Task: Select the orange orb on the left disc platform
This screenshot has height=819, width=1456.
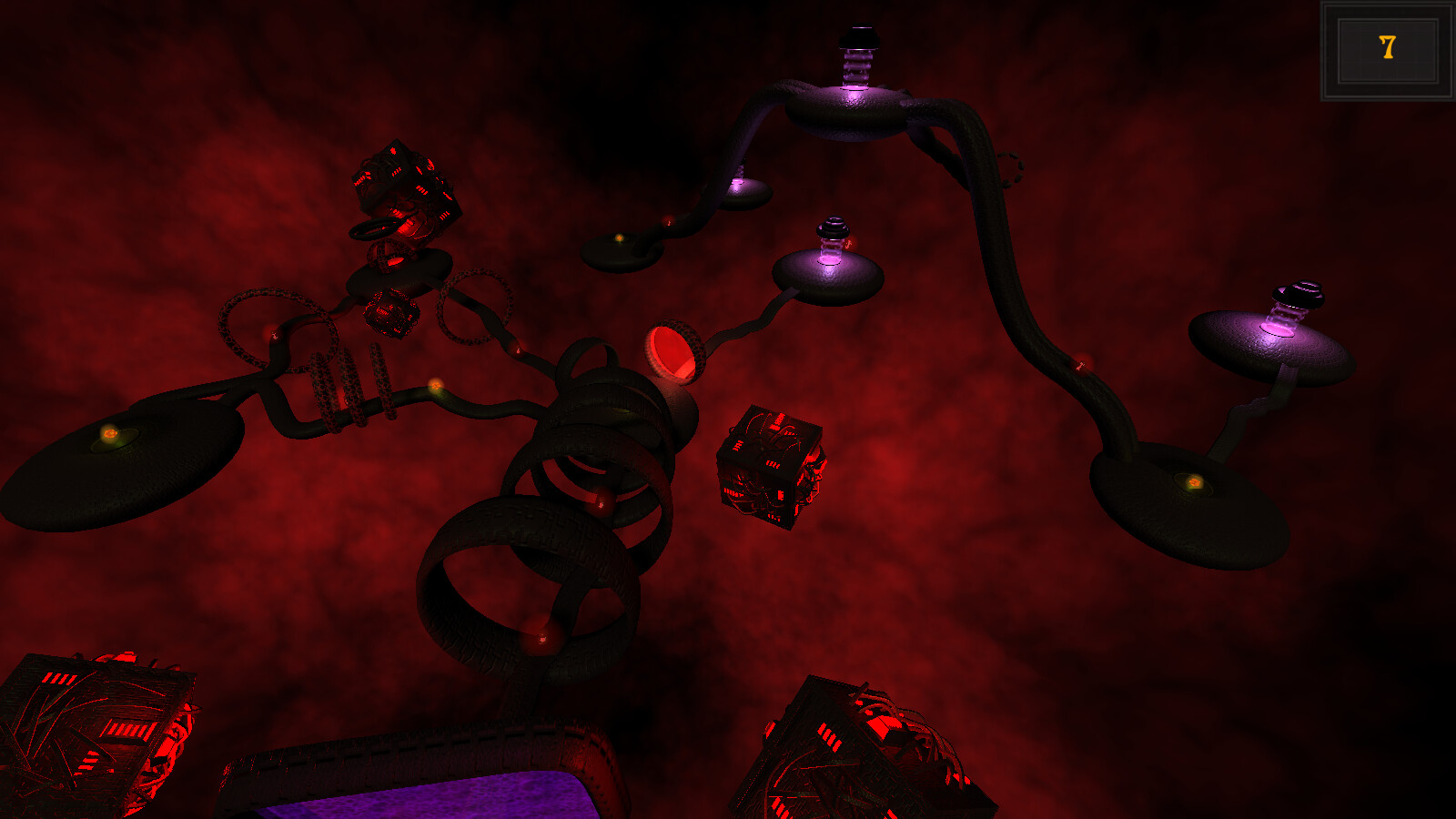Action: (109, 434)
